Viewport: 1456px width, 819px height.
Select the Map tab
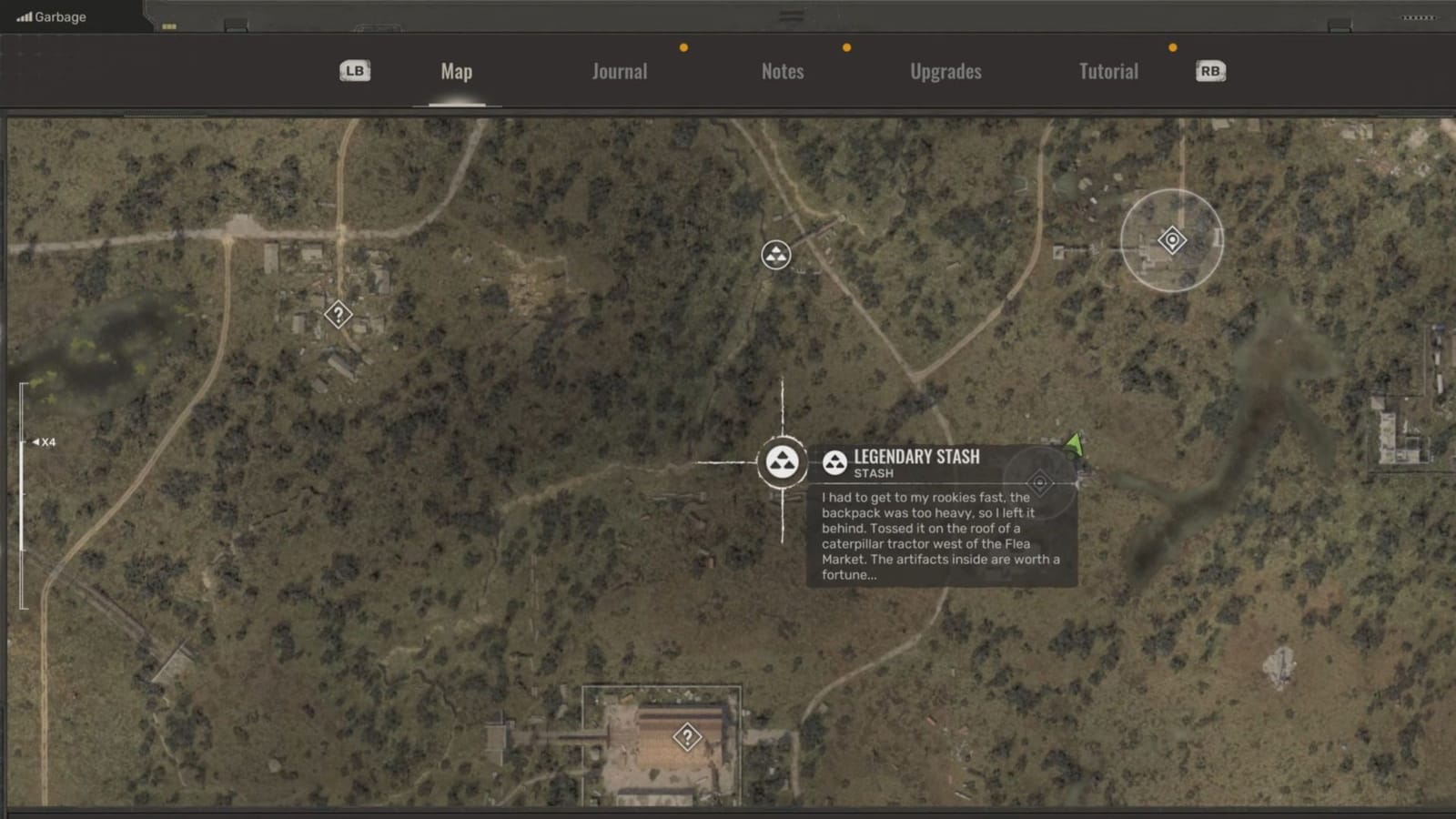[455, 71]
